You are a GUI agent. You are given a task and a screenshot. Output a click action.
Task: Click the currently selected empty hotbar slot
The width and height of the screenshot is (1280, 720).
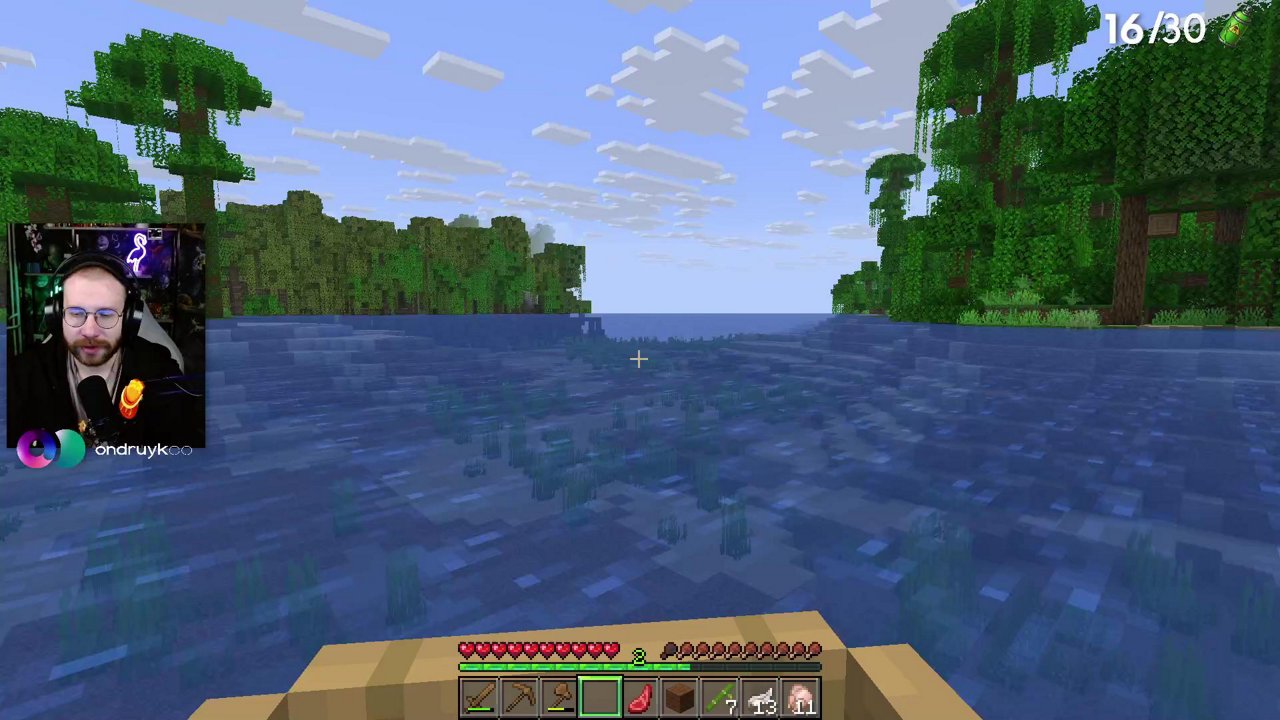pyautogui.click(x=599, y=693)
